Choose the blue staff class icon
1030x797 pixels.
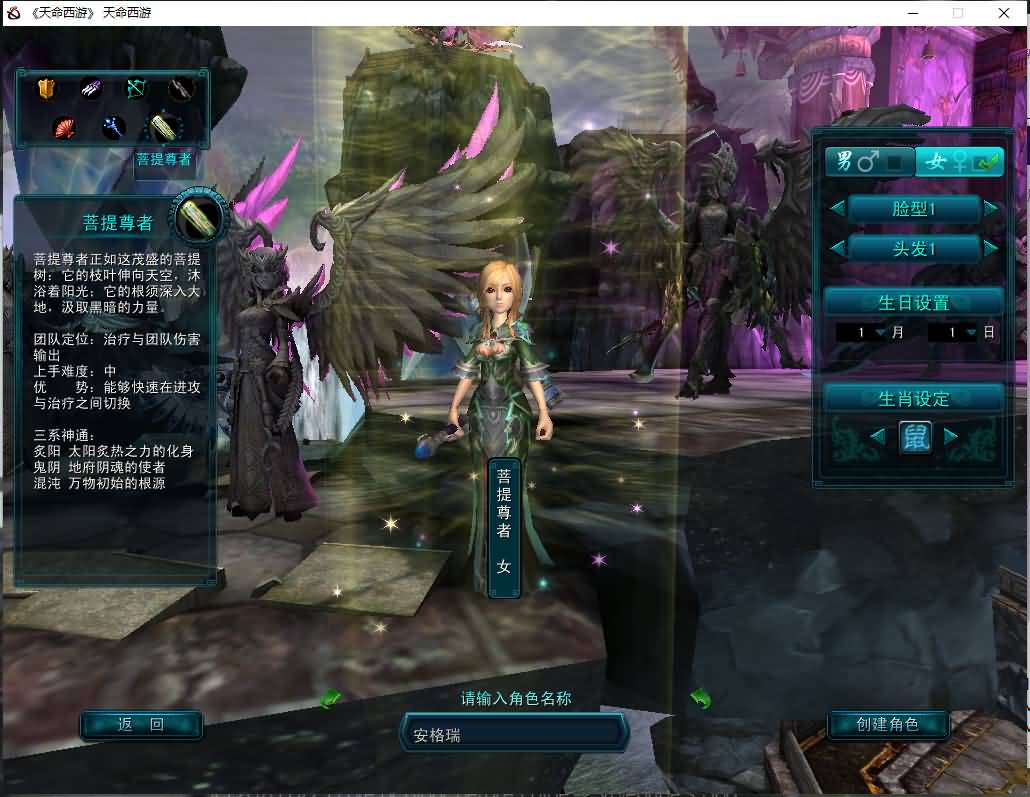pyautogui.click(x=113, y=127)
